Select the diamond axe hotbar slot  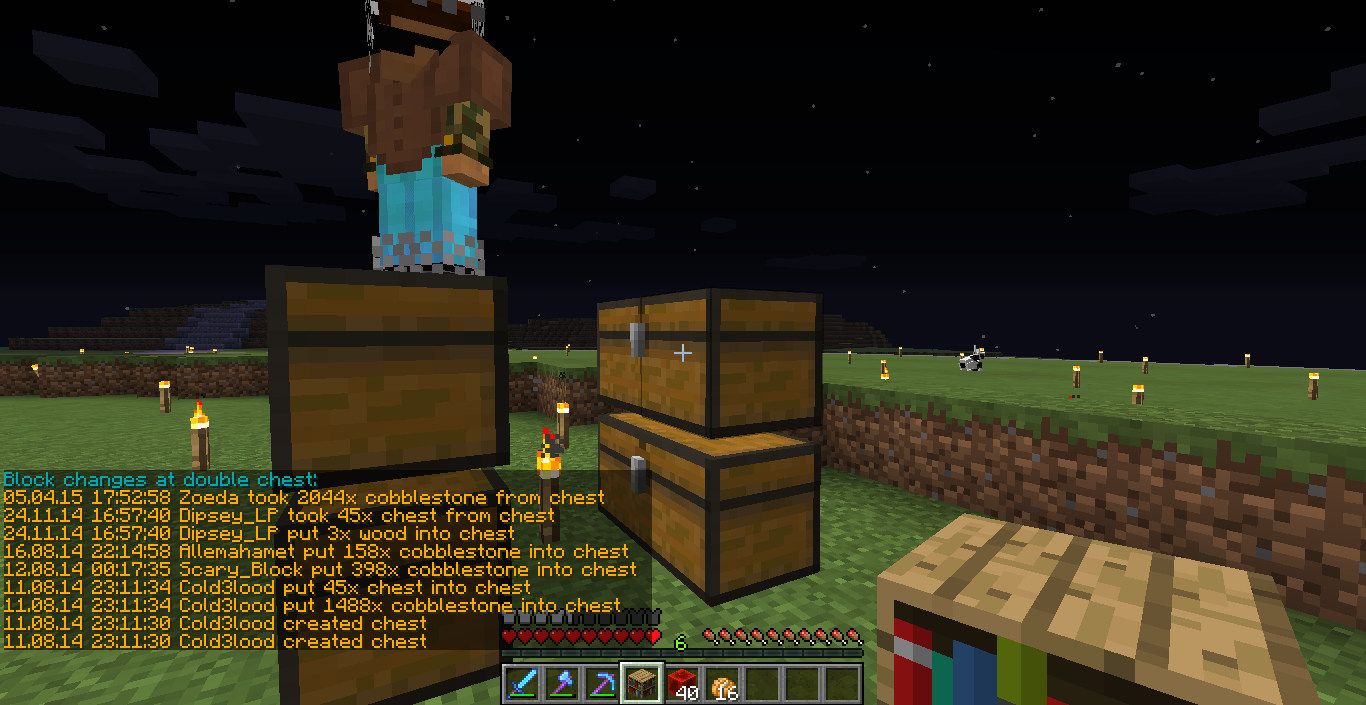[x=562, y=683]
